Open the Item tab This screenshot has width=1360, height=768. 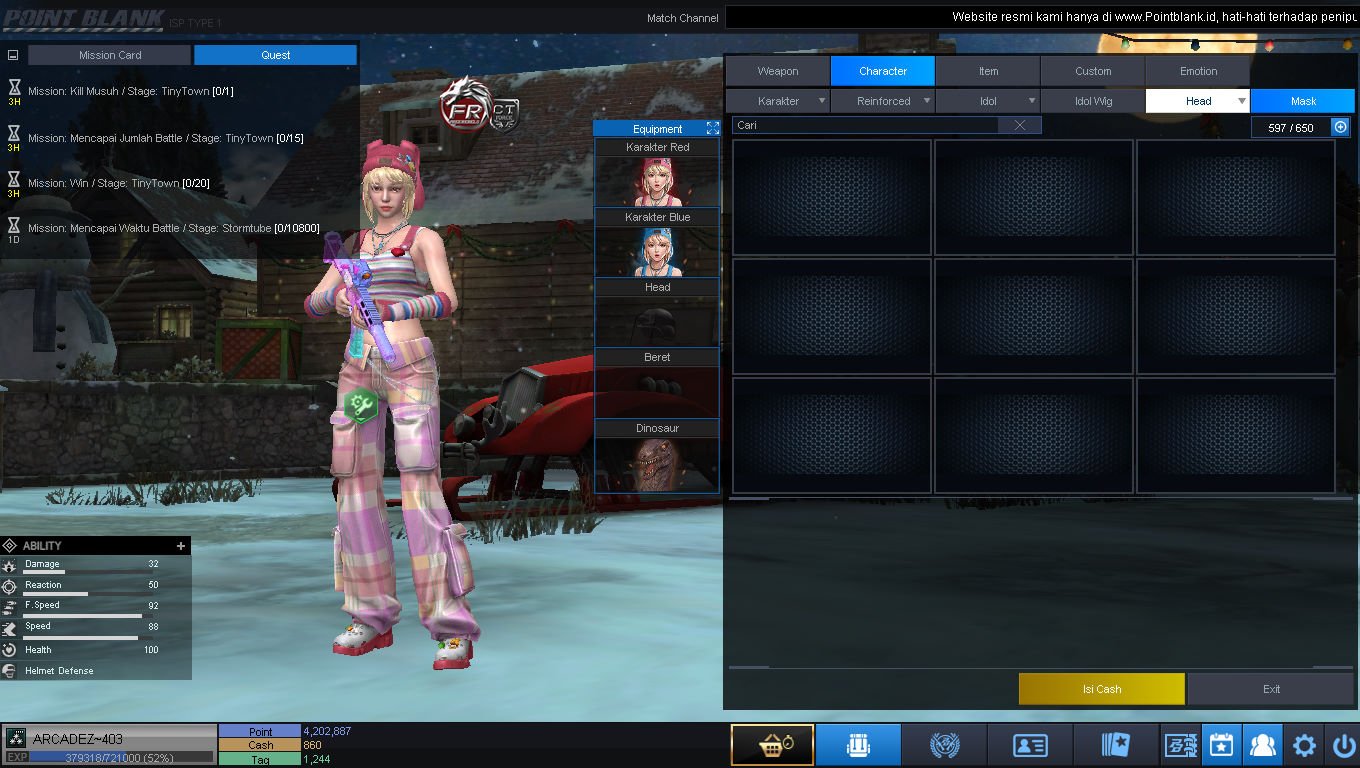(x=988, y=71)
